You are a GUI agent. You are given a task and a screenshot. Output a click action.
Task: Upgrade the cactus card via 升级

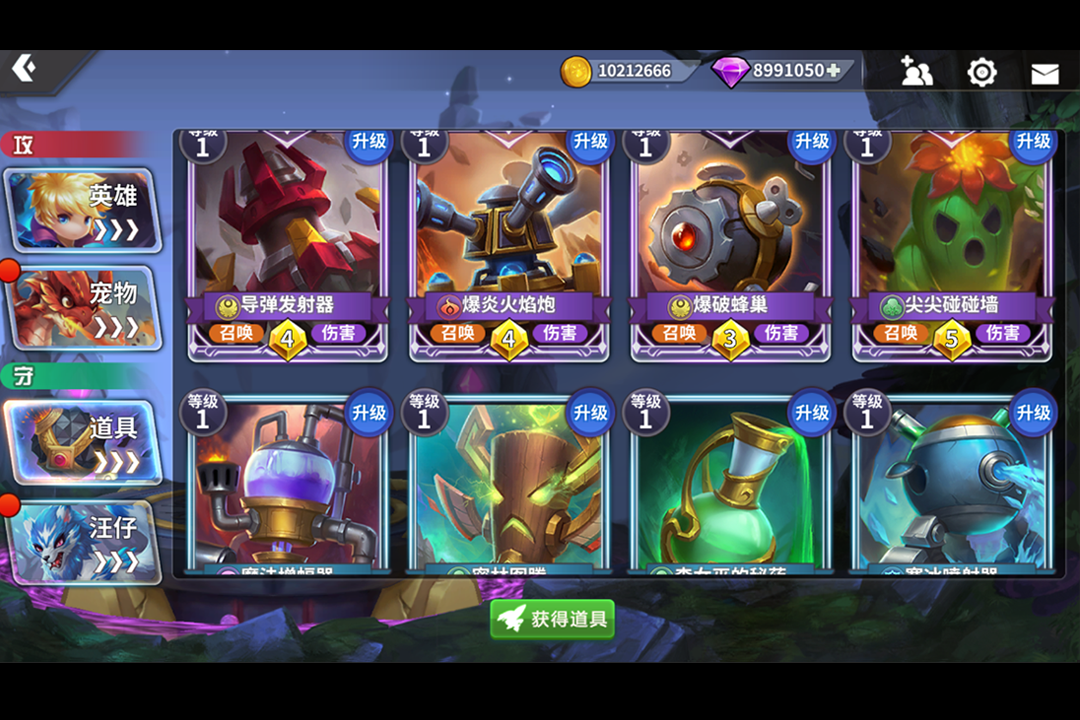(x=1033, y=142)
